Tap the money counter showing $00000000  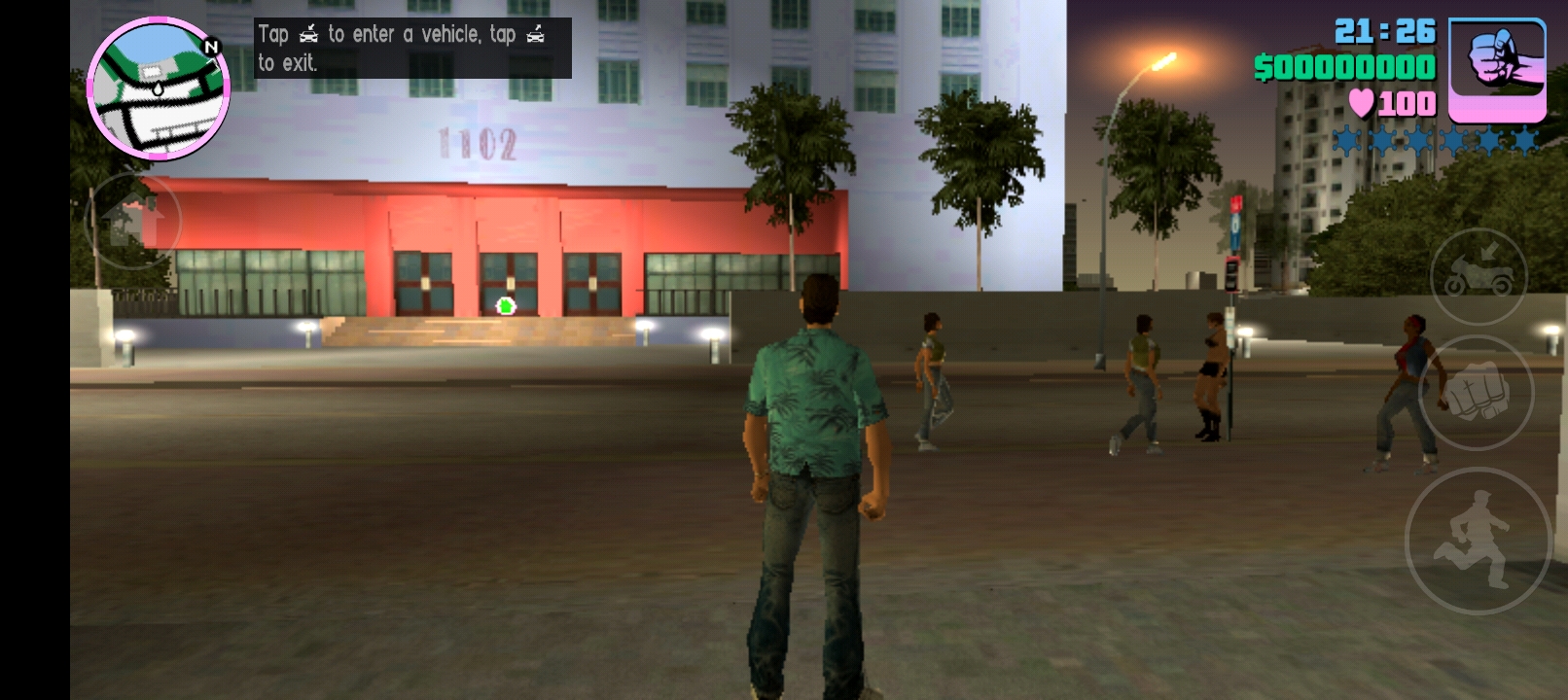pos(1345,67)
